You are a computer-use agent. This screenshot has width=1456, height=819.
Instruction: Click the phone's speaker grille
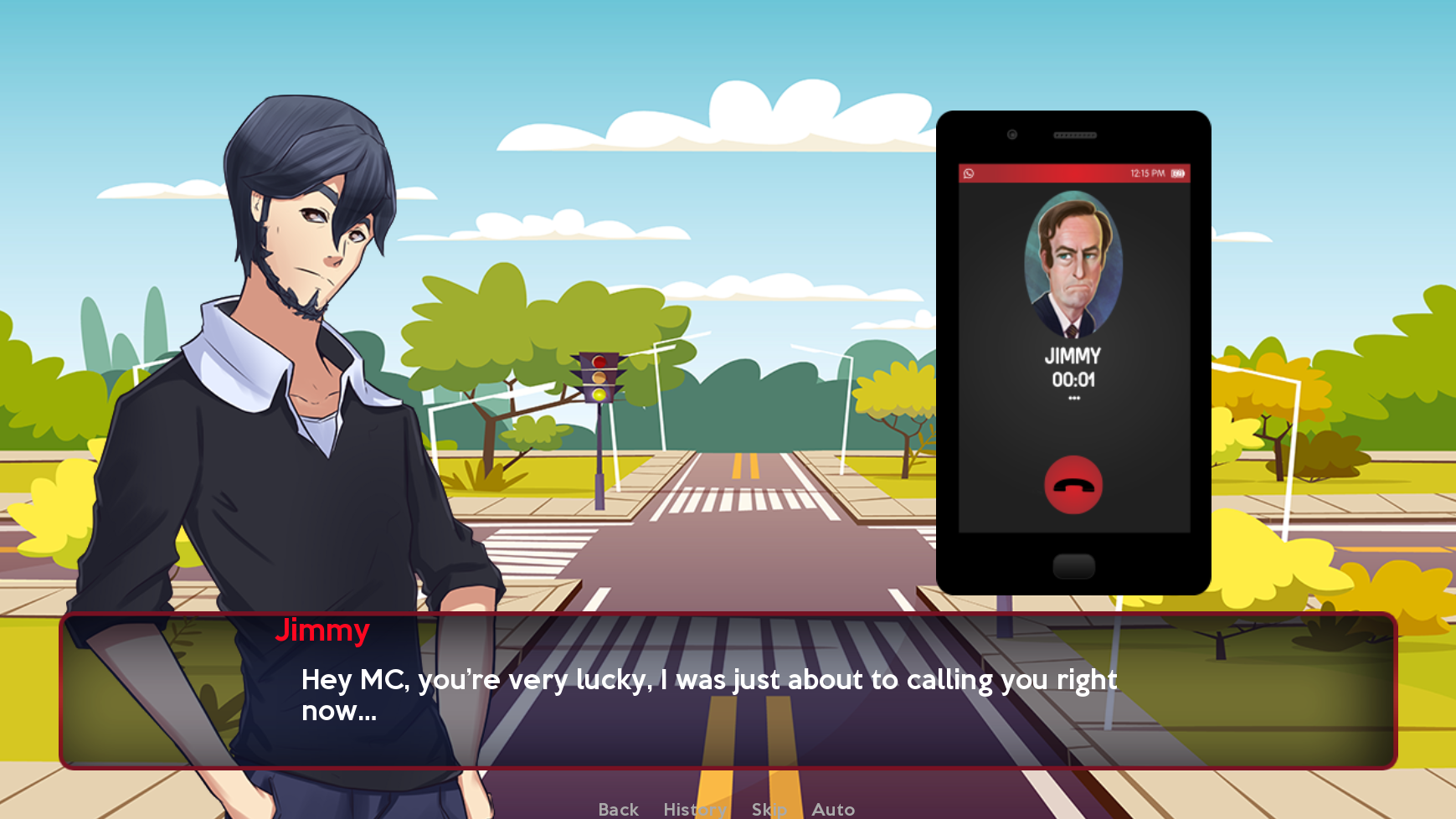point(1074,133)
